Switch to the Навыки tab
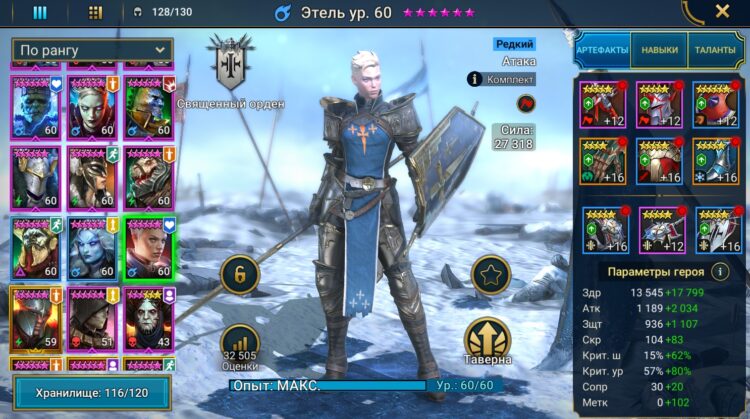Screen dimensions: 750x419 660,49
